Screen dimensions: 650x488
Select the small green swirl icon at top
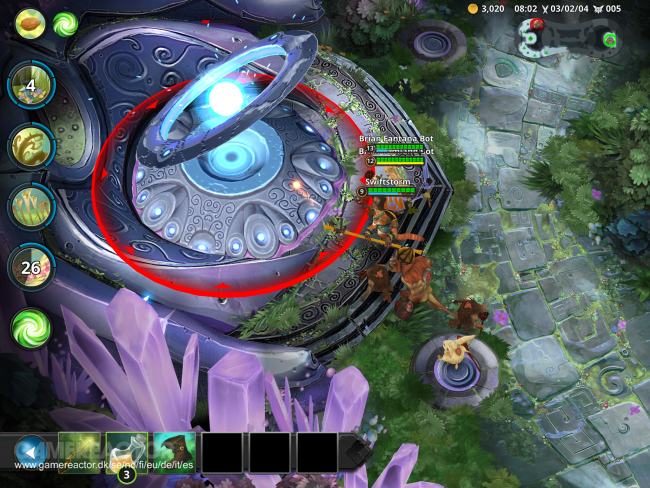(66, 23)
